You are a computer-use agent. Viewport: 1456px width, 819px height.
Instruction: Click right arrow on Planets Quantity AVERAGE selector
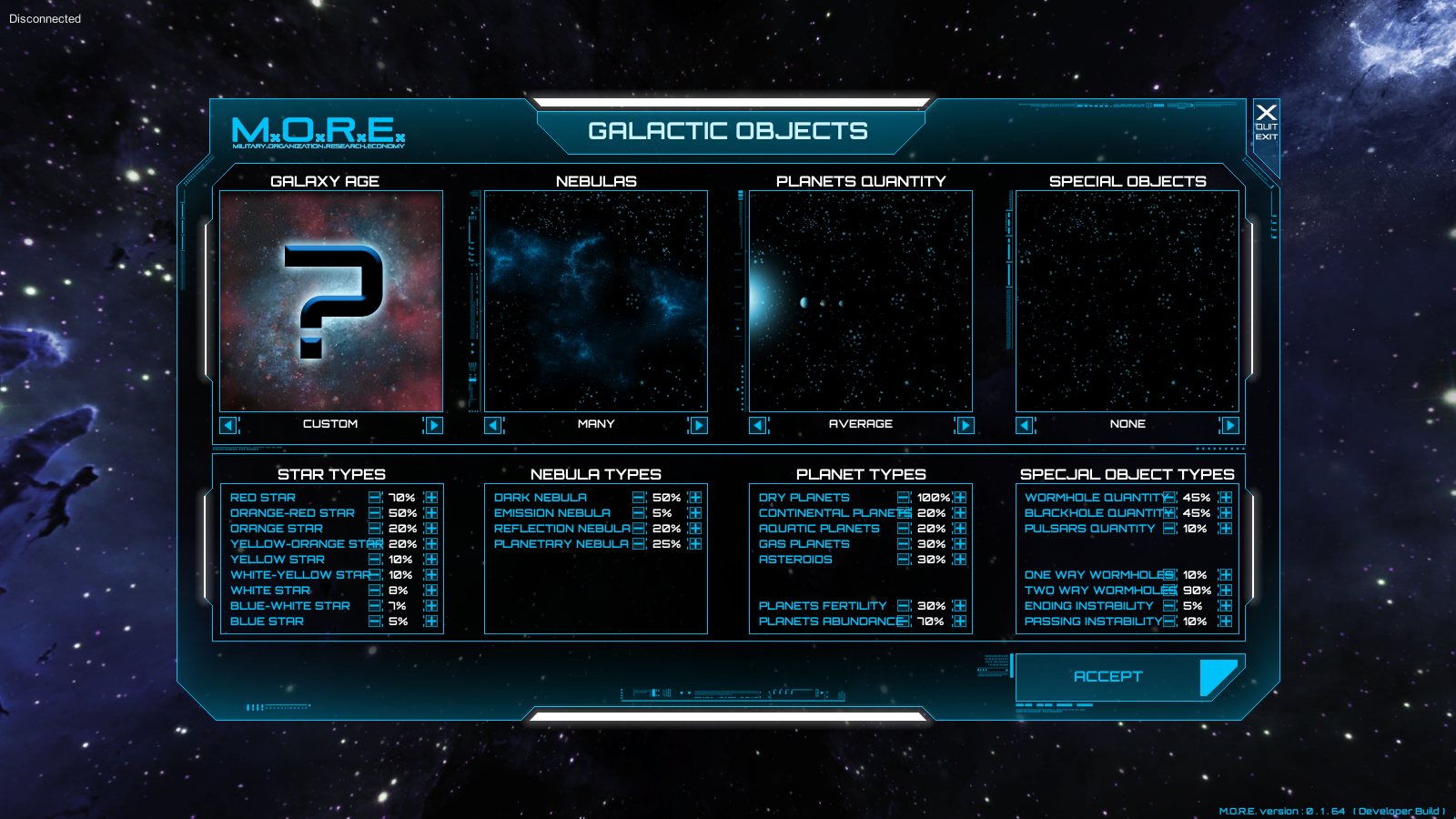coord(965,425)
